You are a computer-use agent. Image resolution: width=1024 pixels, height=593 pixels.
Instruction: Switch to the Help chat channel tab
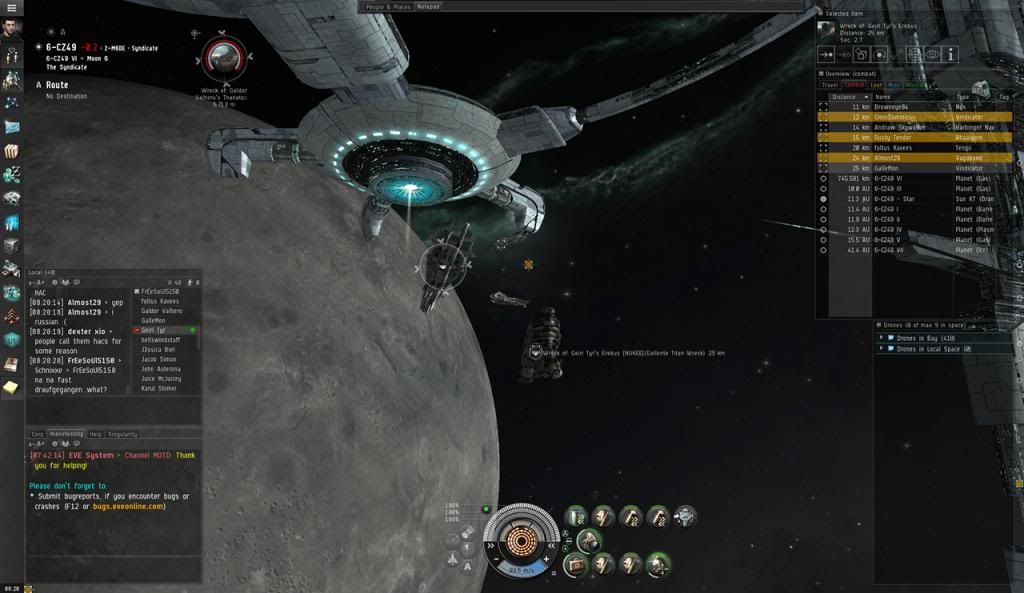click(96, 434)
